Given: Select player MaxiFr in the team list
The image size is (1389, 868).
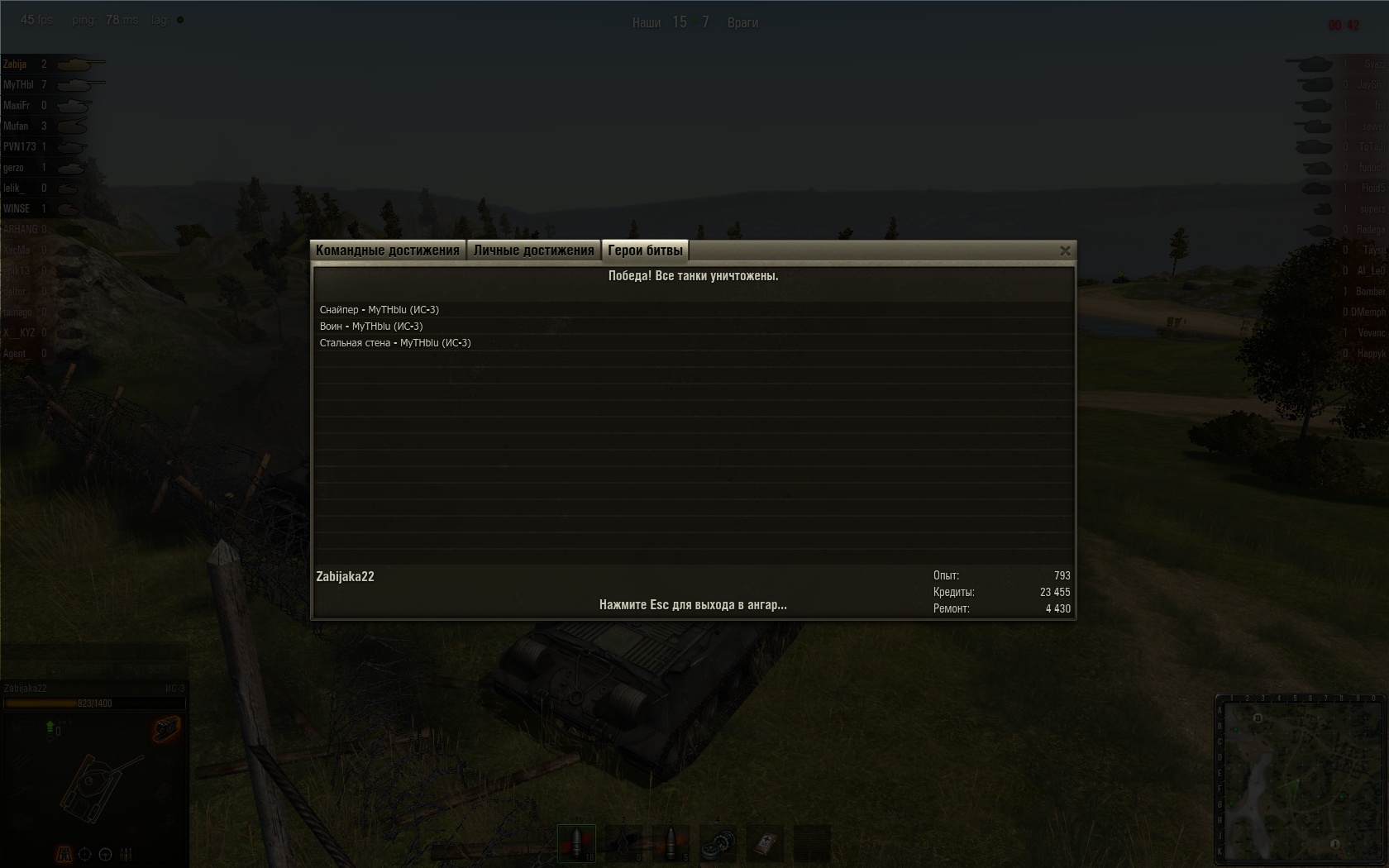Looking at the screenshot, I should point(17,106).
